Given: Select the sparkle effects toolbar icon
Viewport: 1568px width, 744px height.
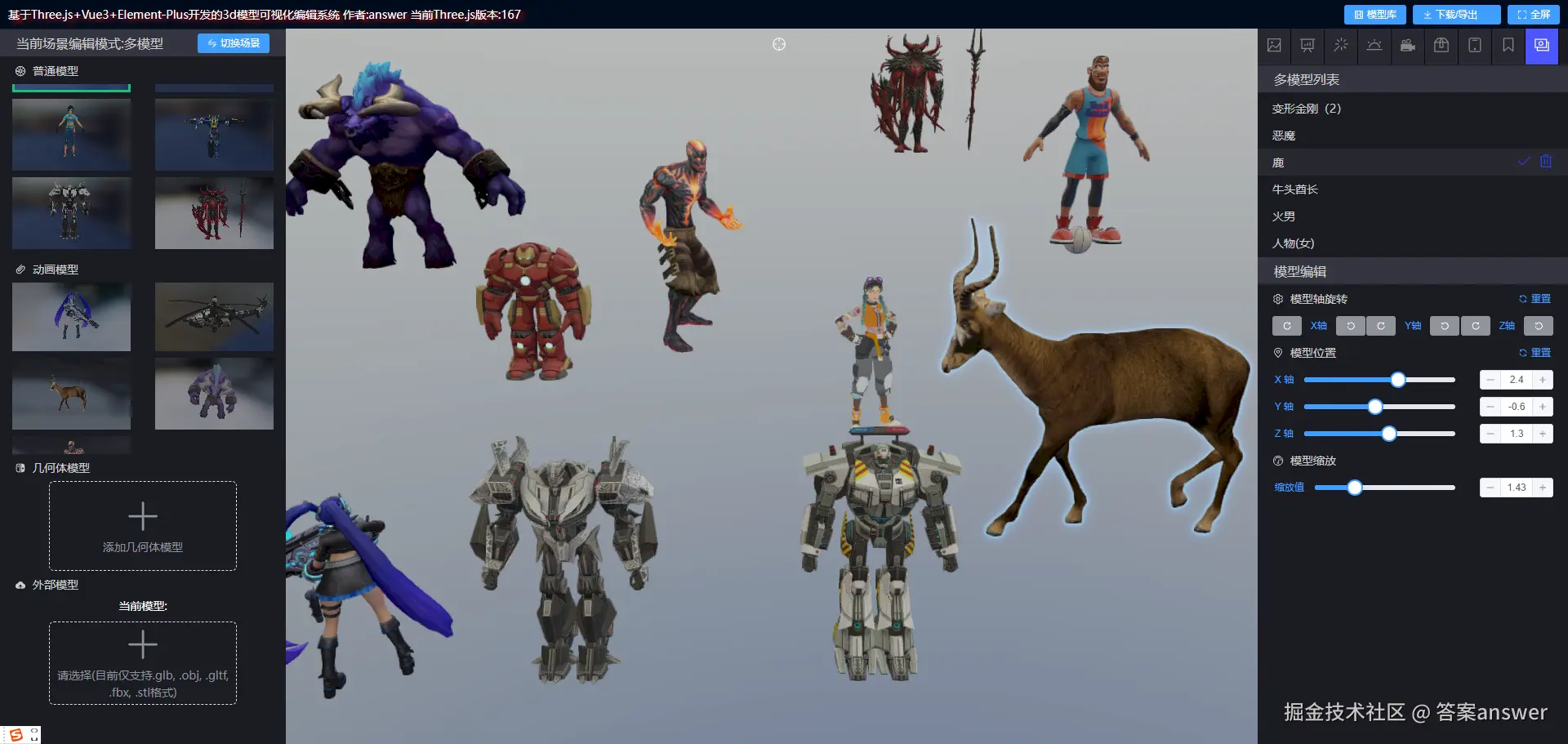Looking at the screenshot, I should (x=1340, y=46).
